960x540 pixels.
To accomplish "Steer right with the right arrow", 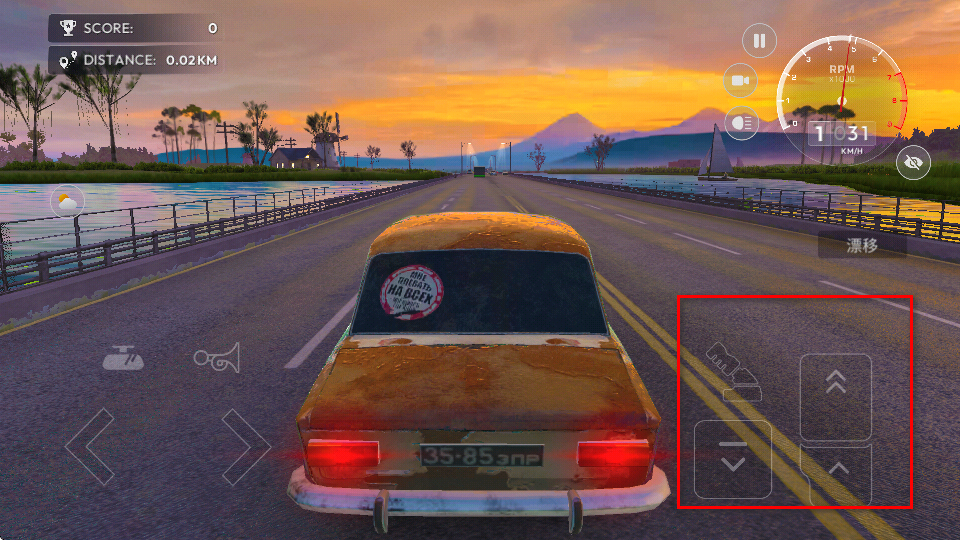I will coord(246,446).
